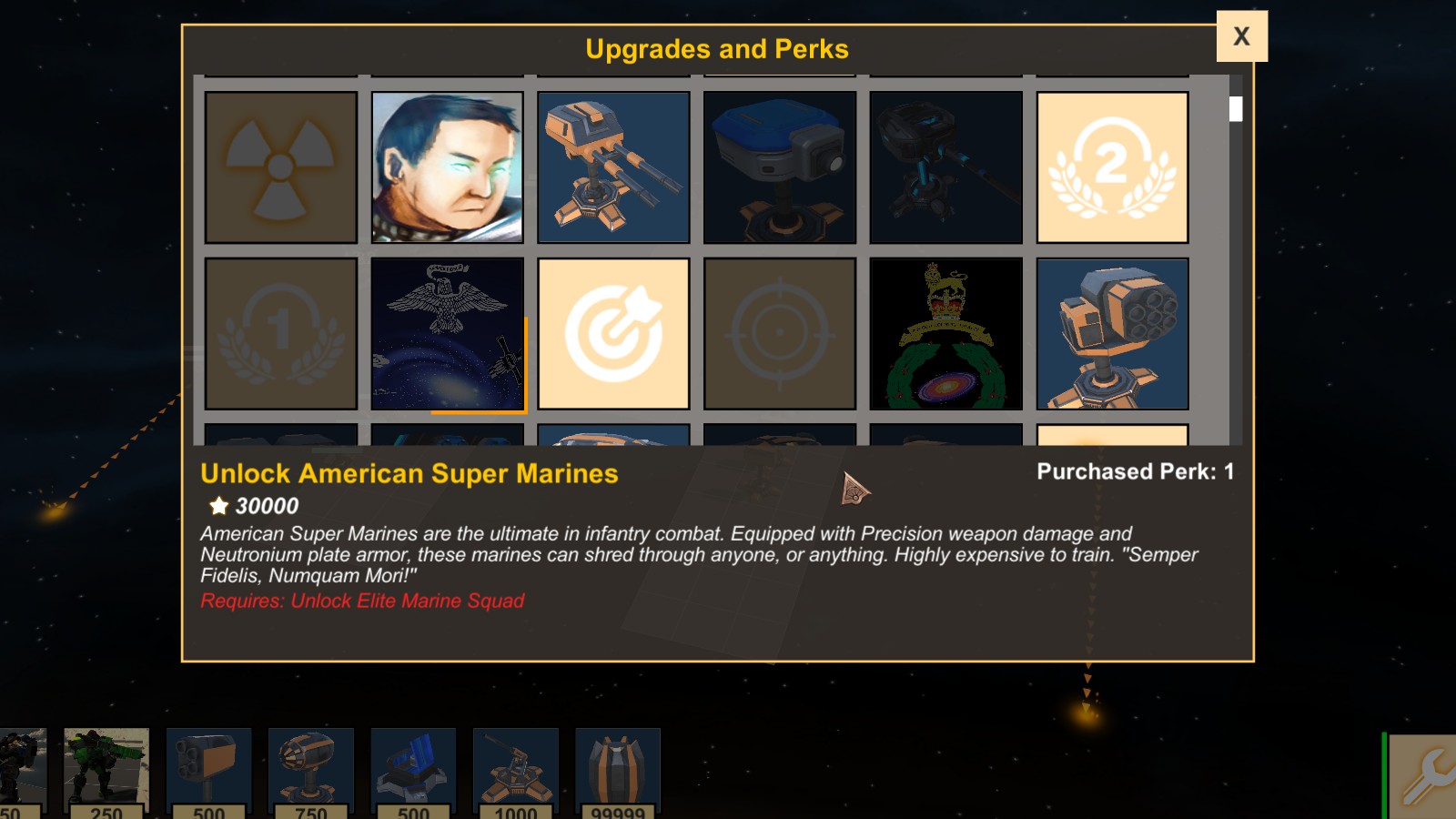Click the perk list scrollbar handle

pyautogui.click(x=1236, y=109)
